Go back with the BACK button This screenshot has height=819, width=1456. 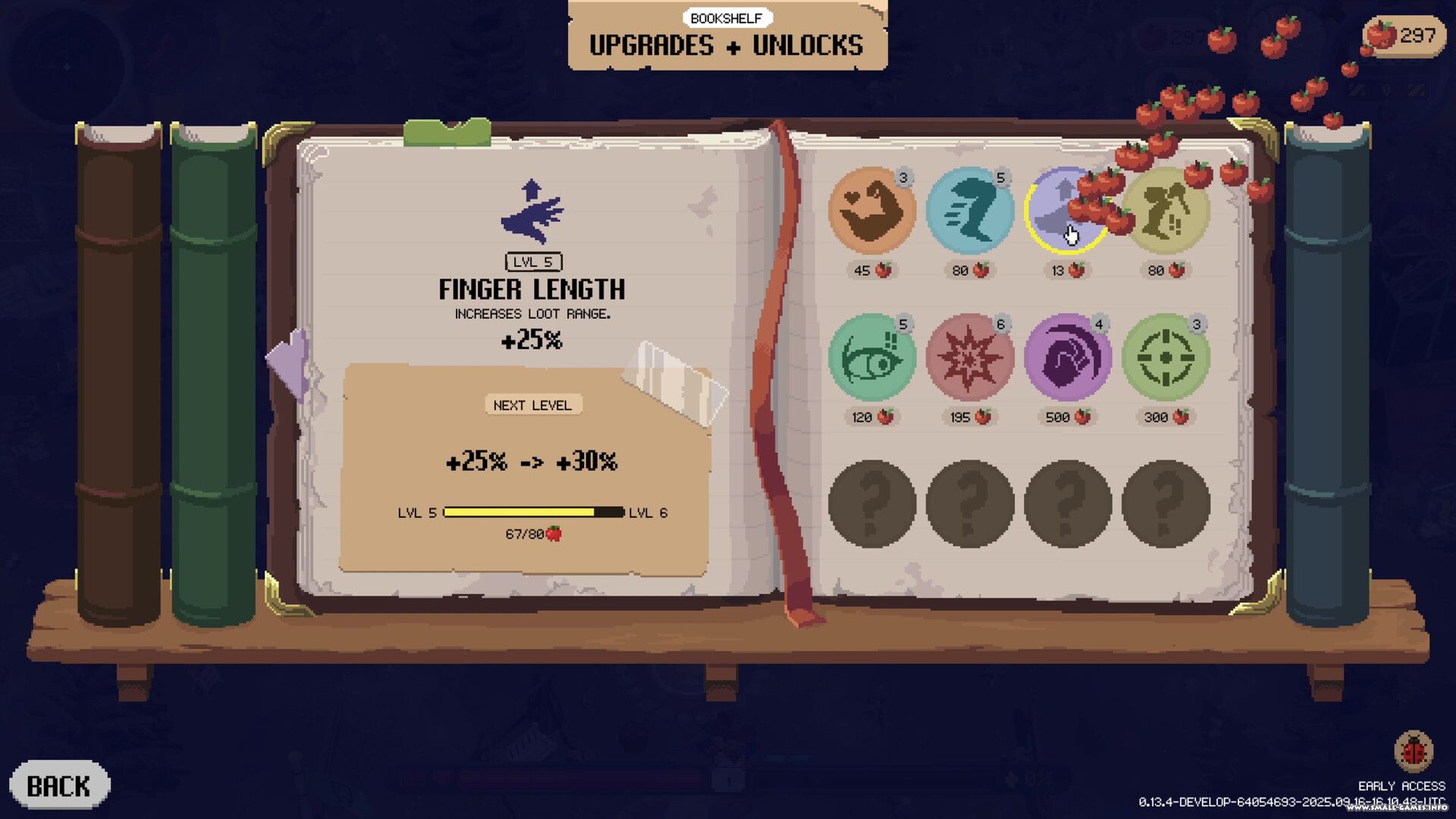coord(59,786)
